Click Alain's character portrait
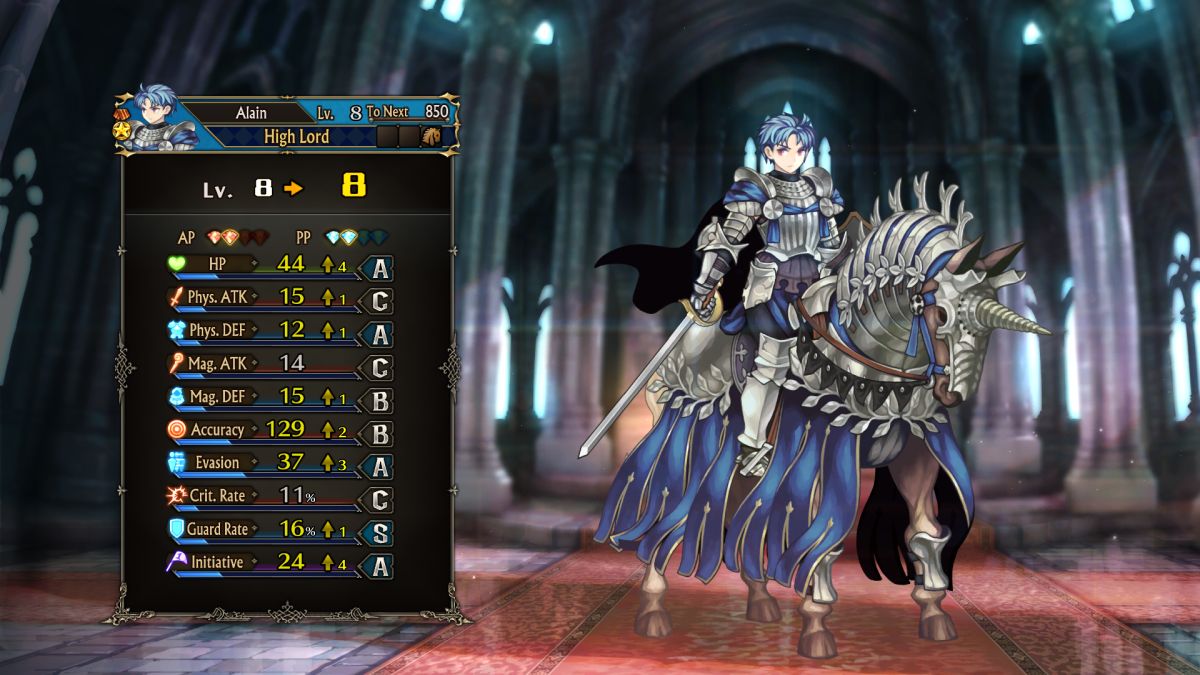Screen dimensions: 1200x675 pyautogui.click(x=158, y=118)
